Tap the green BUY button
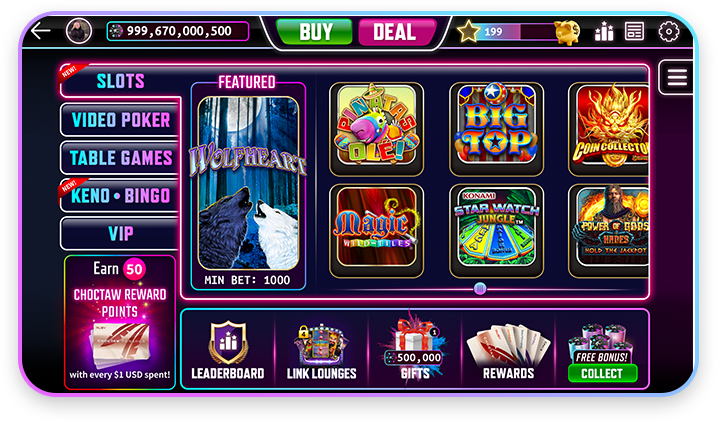 [x=315, y=32]
